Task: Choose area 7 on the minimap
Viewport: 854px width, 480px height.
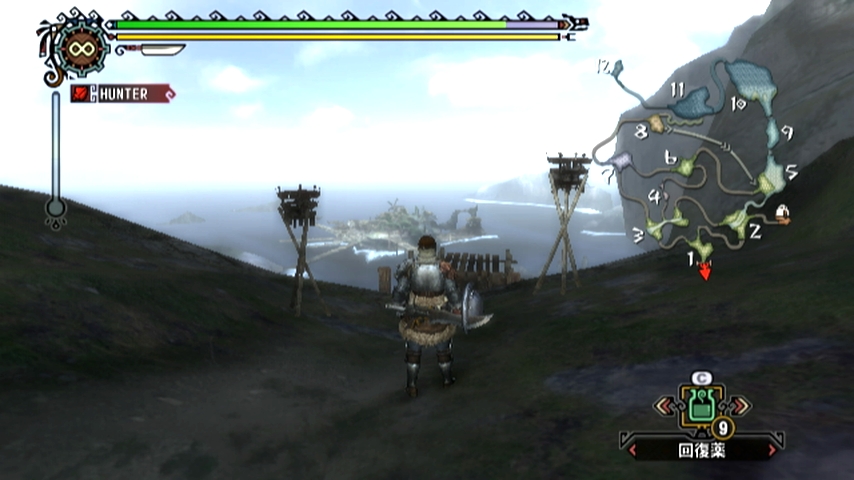Action: 620,160
